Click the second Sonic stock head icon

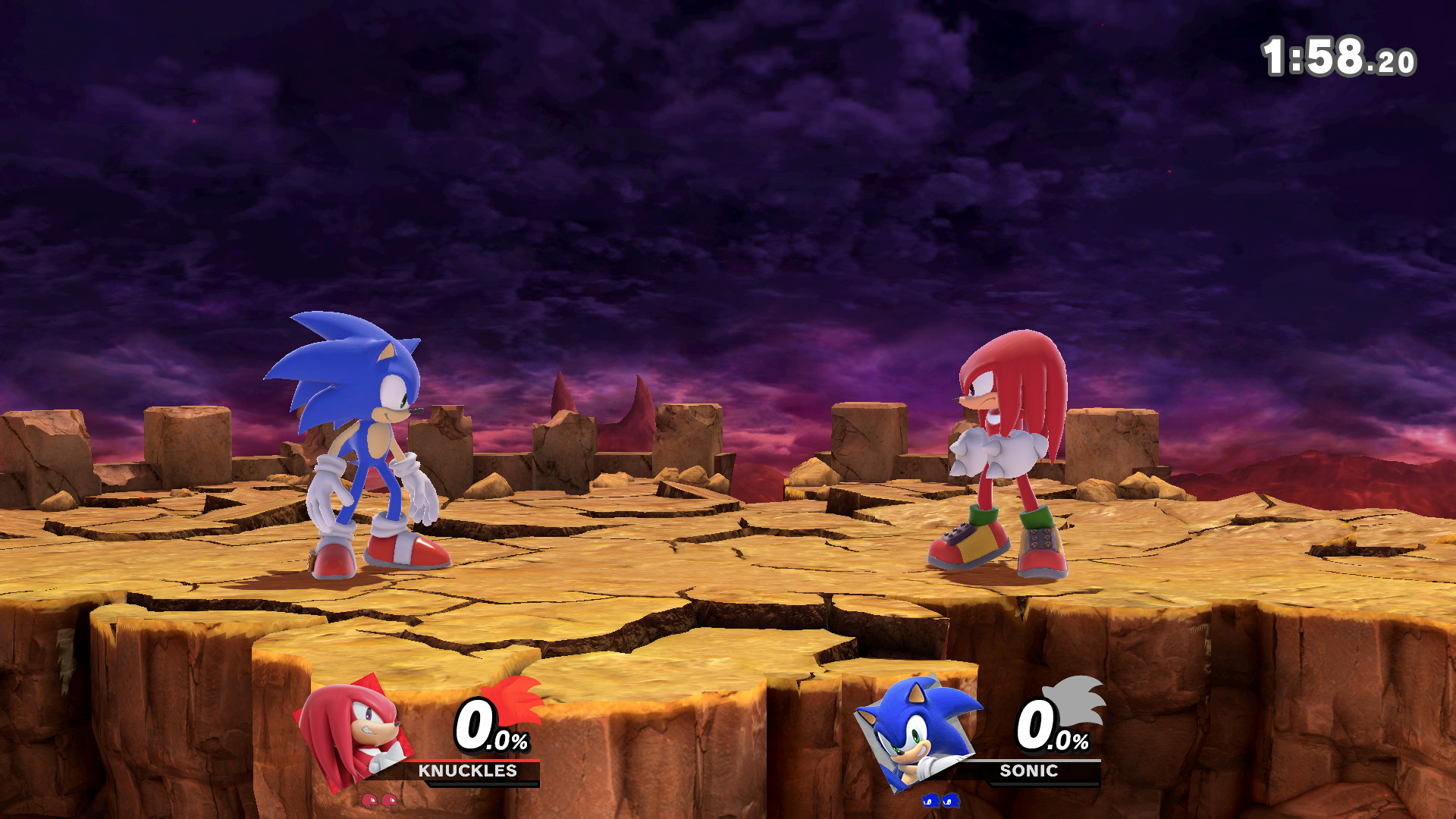[x=951, y=802]
